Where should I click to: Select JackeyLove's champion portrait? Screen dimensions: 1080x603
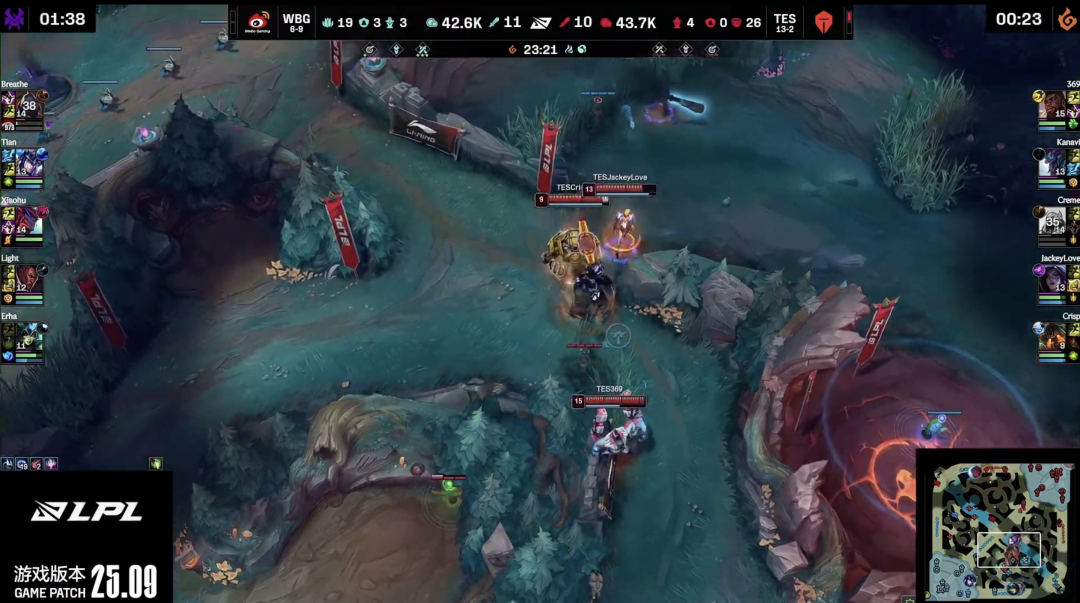(1052, 278)
